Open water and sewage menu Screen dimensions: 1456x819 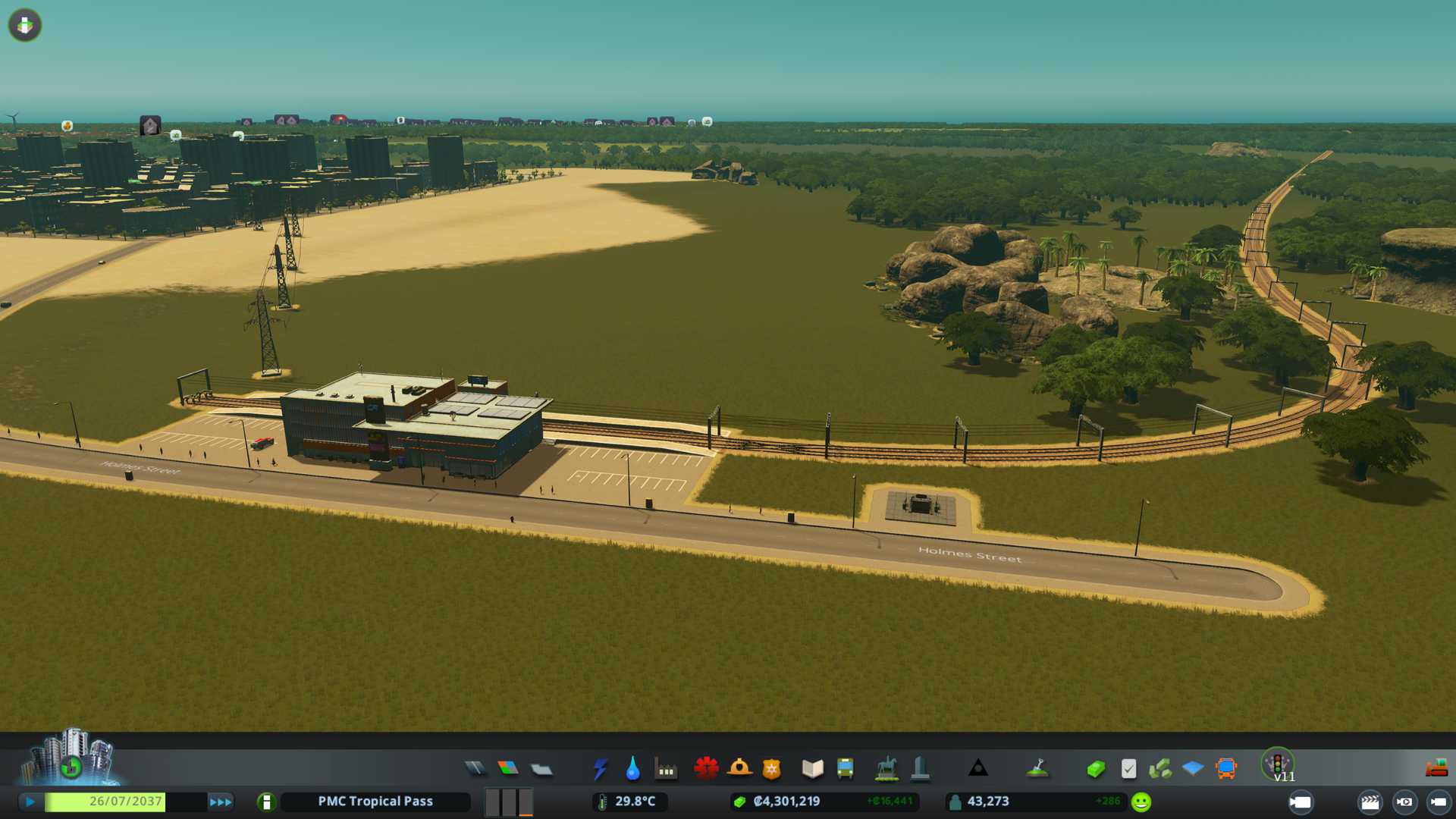pos(632,769)
